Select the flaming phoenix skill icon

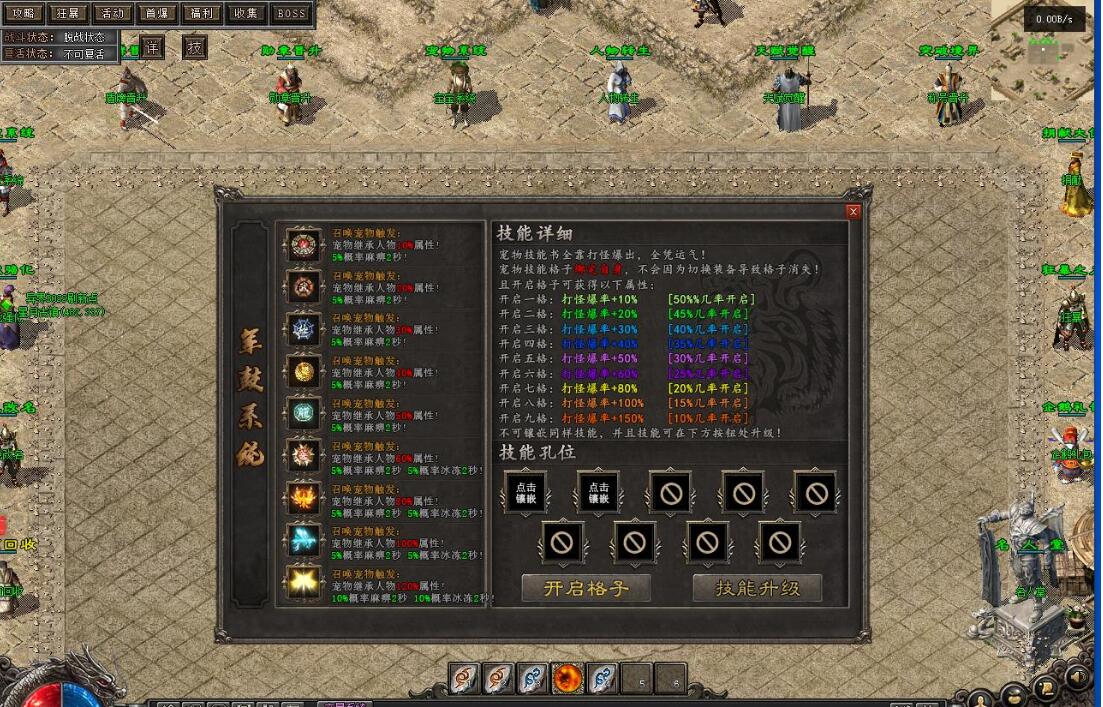click(302, 497)
